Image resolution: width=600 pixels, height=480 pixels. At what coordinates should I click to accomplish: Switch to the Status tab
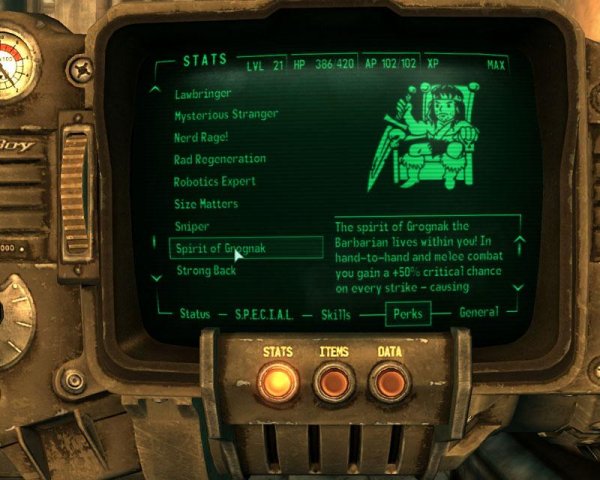(195, 313)
